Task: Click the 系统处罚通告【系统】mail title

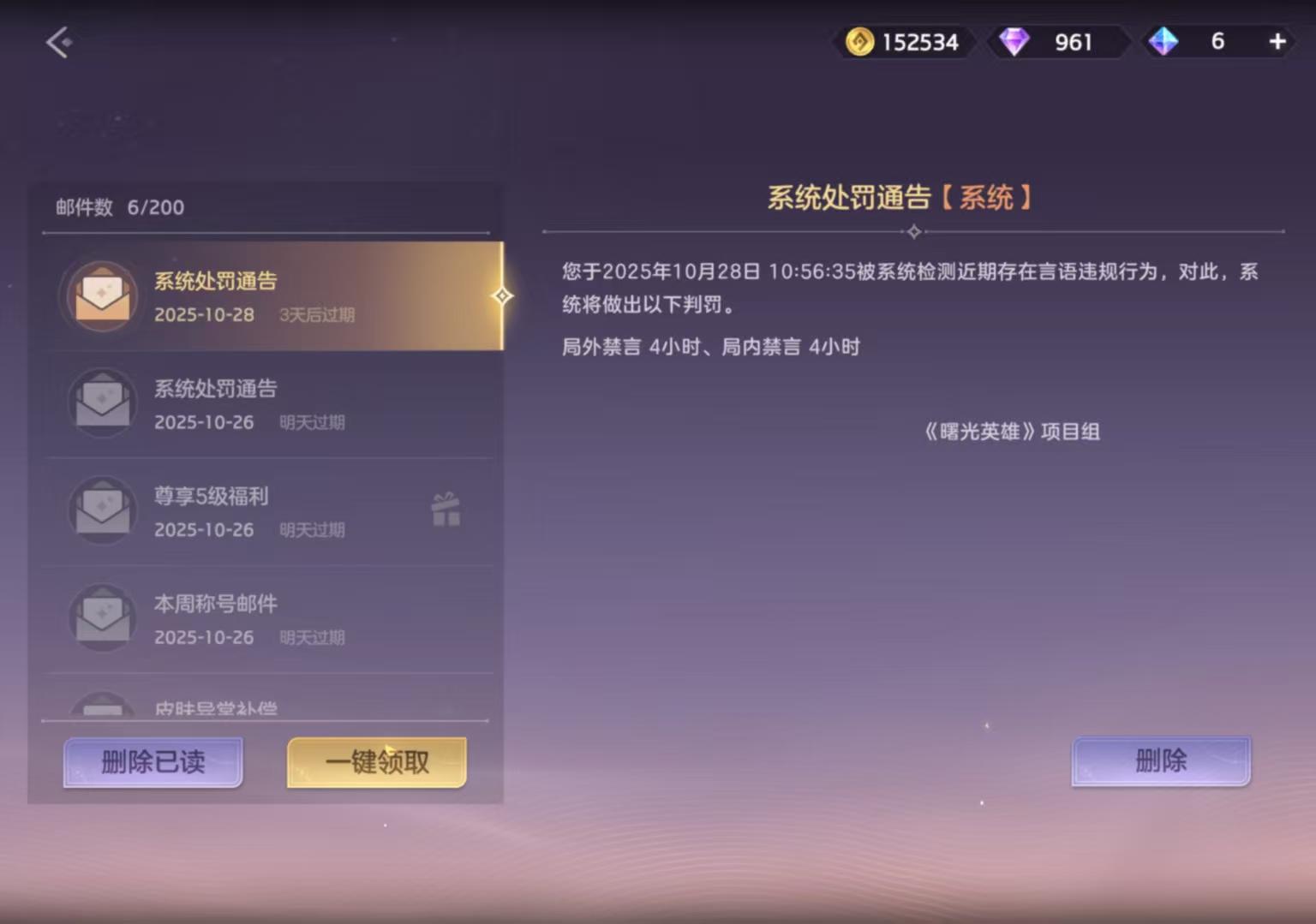Action: [899, 196]
